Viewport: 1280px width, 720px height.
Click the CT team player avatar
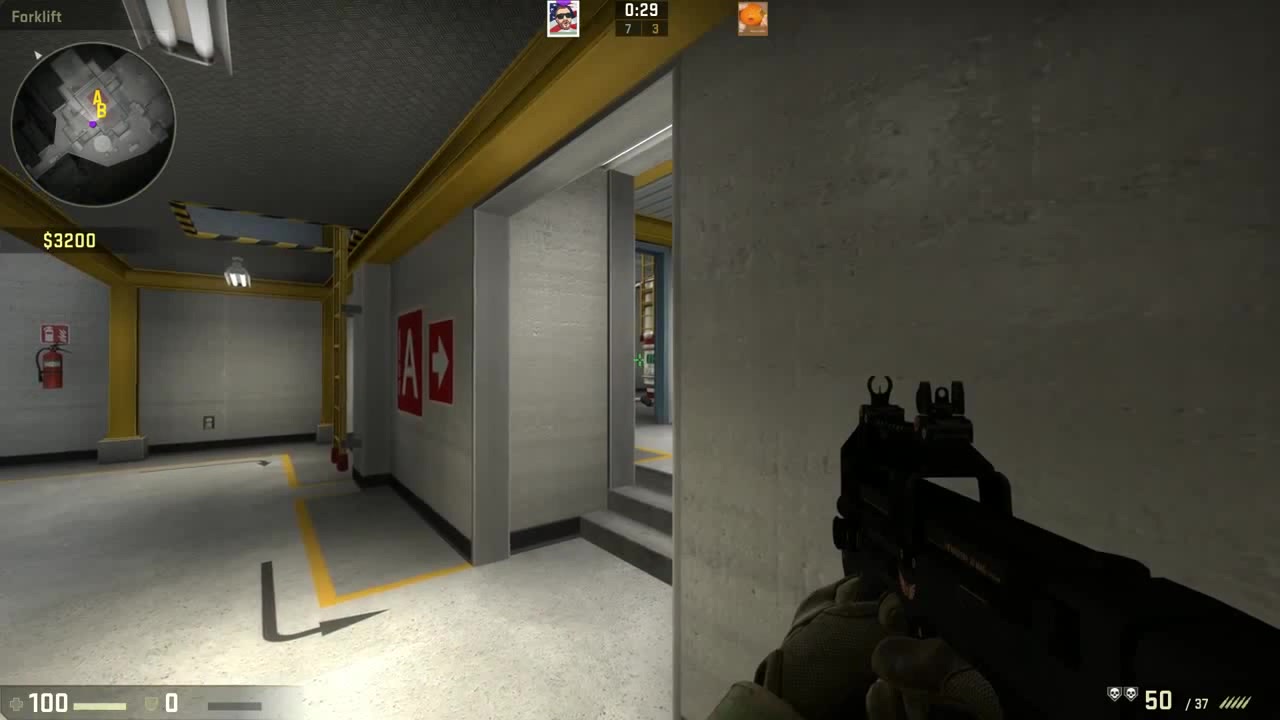[x=563, y=17]
